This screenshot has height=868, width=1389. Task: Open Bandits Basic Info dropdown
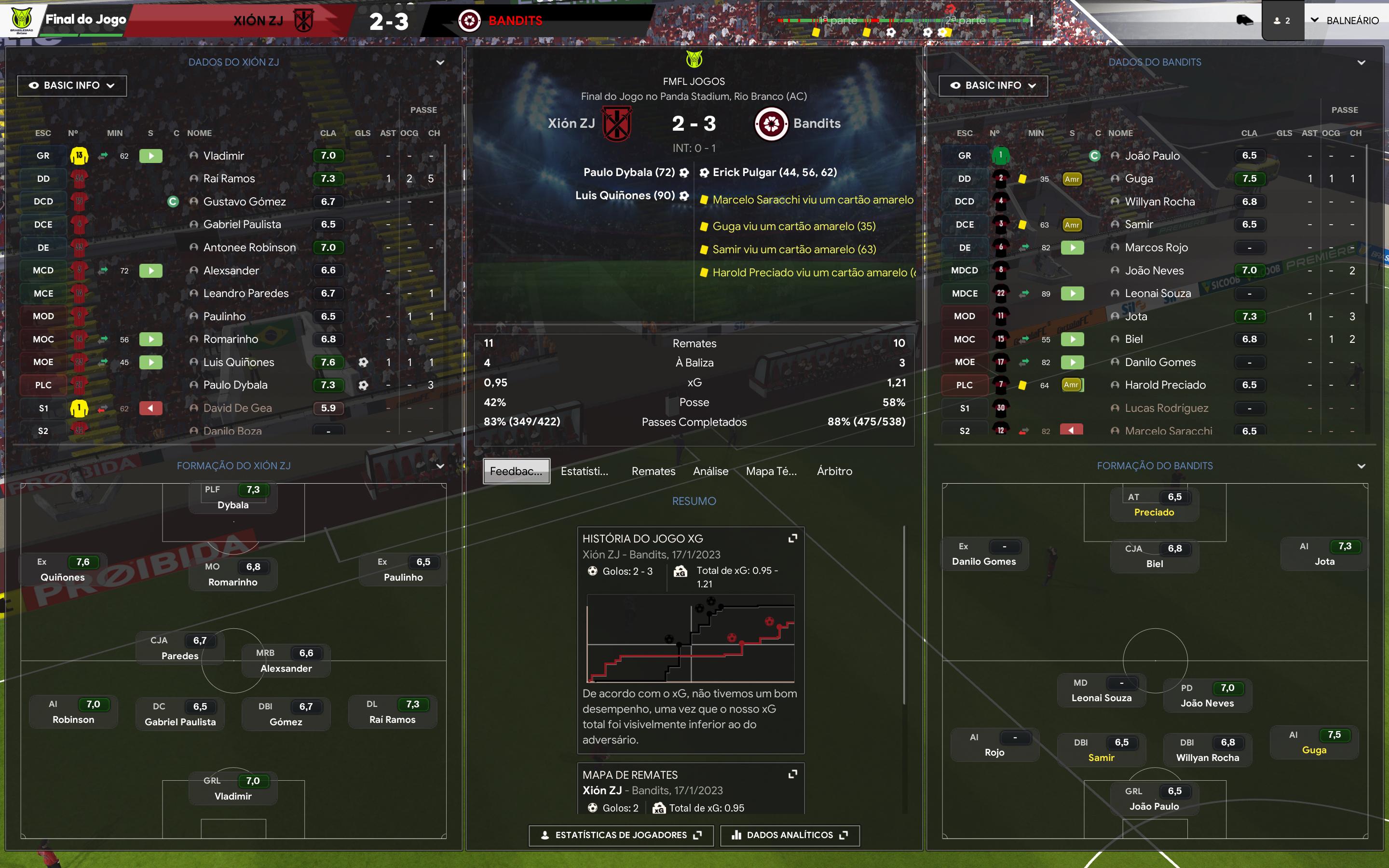[x=993, y=85]
